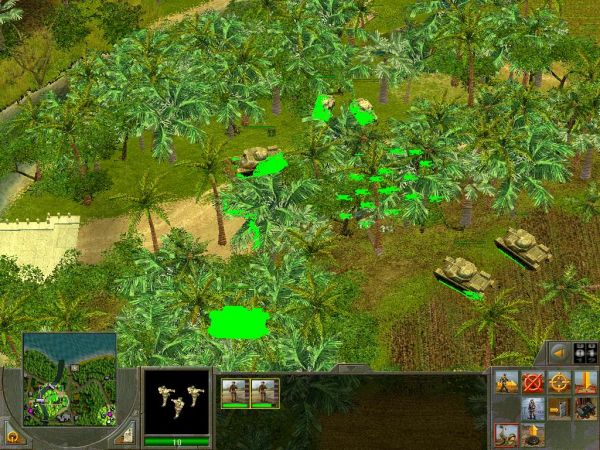Select the second soldier portrait

(x=265, y=392)
